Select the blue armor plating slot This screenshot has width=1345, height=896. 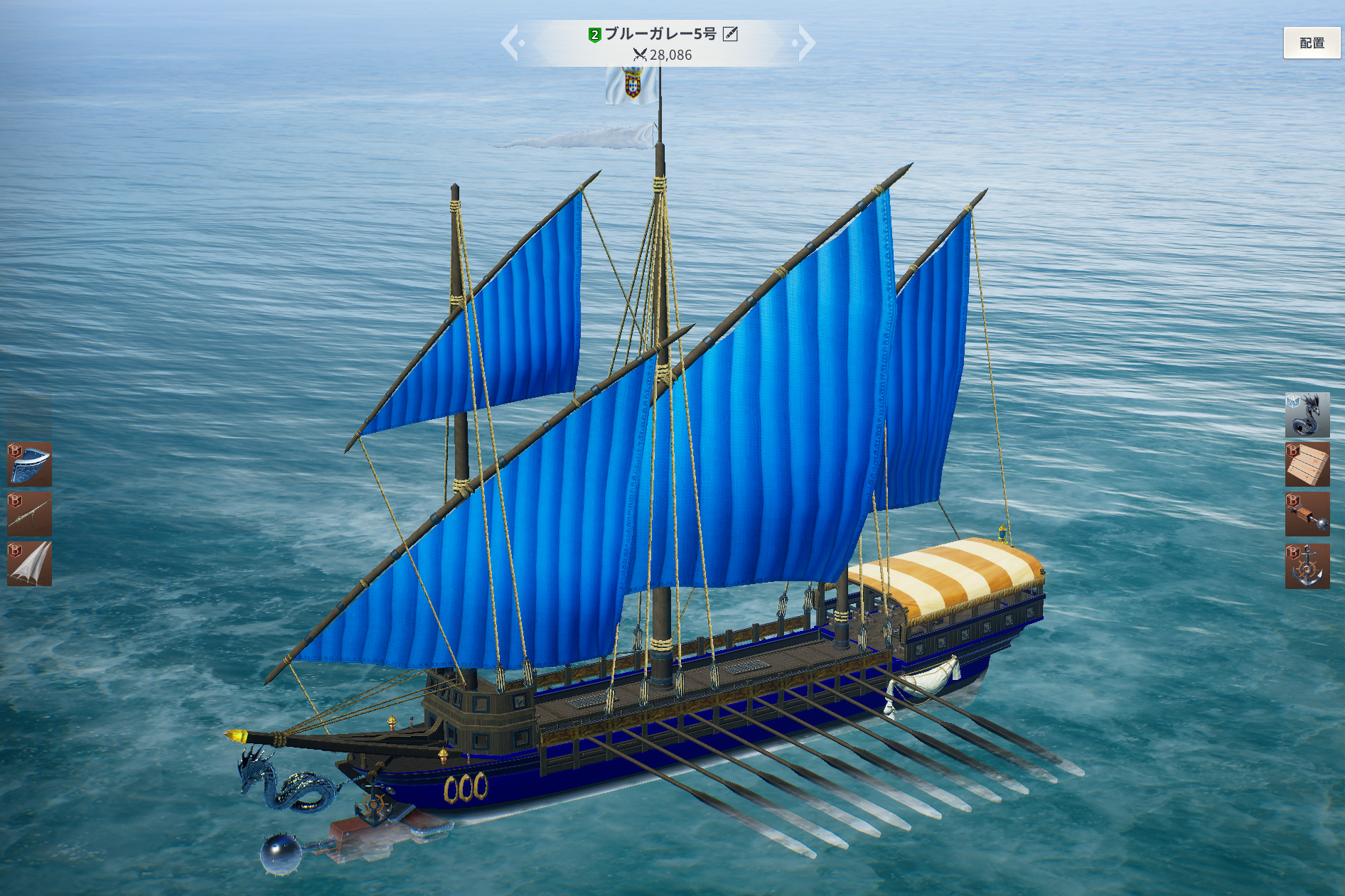[29, 464]
